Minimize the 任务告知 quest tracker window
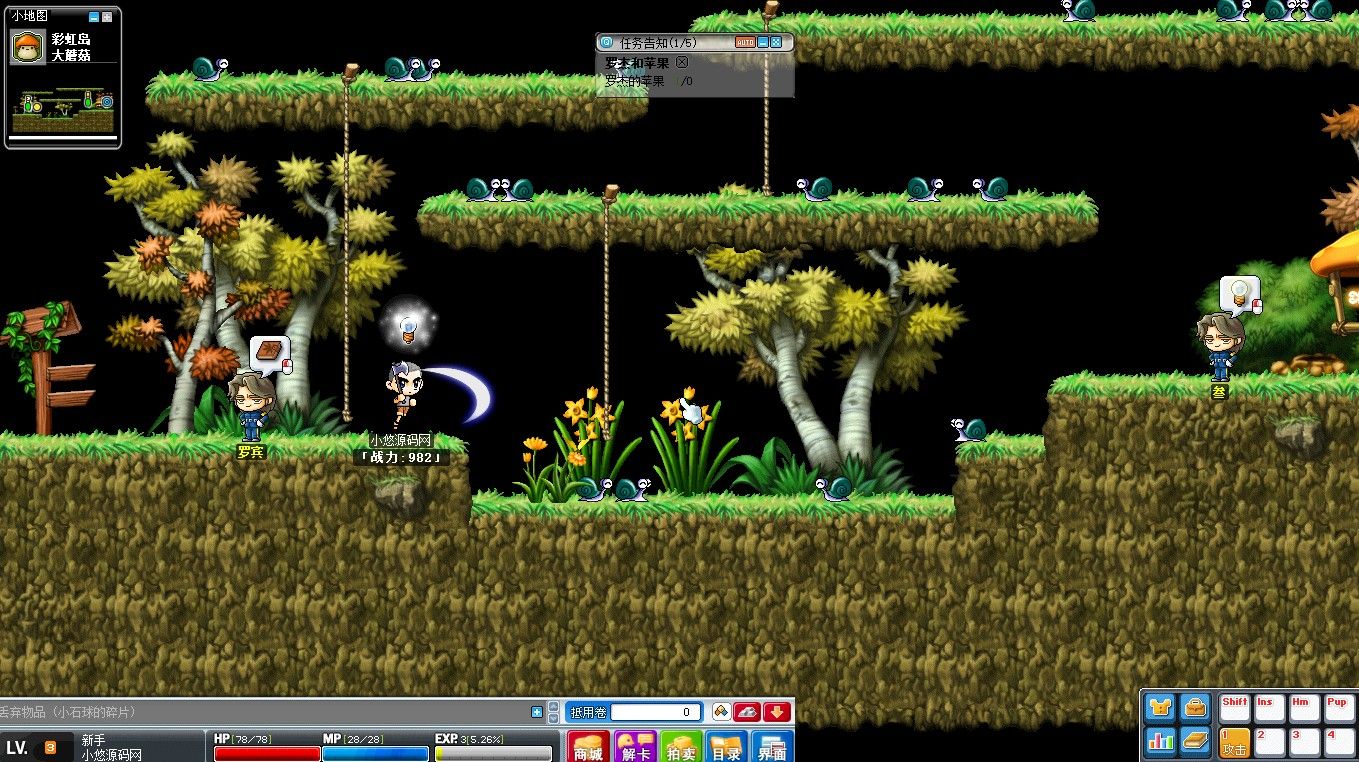 (x=762, y=43)
